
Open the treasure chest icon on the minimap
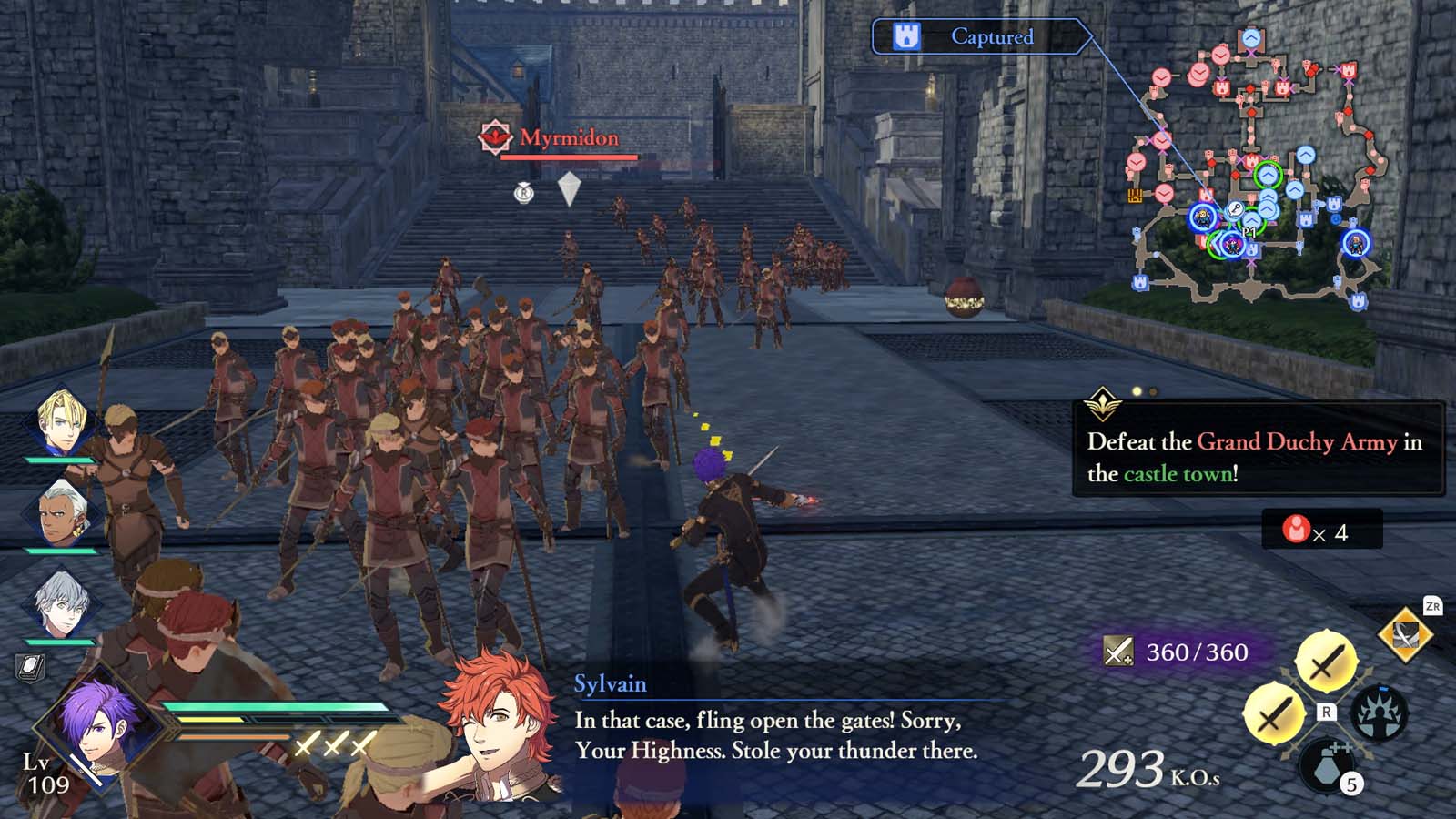[x=1135, y=194]
